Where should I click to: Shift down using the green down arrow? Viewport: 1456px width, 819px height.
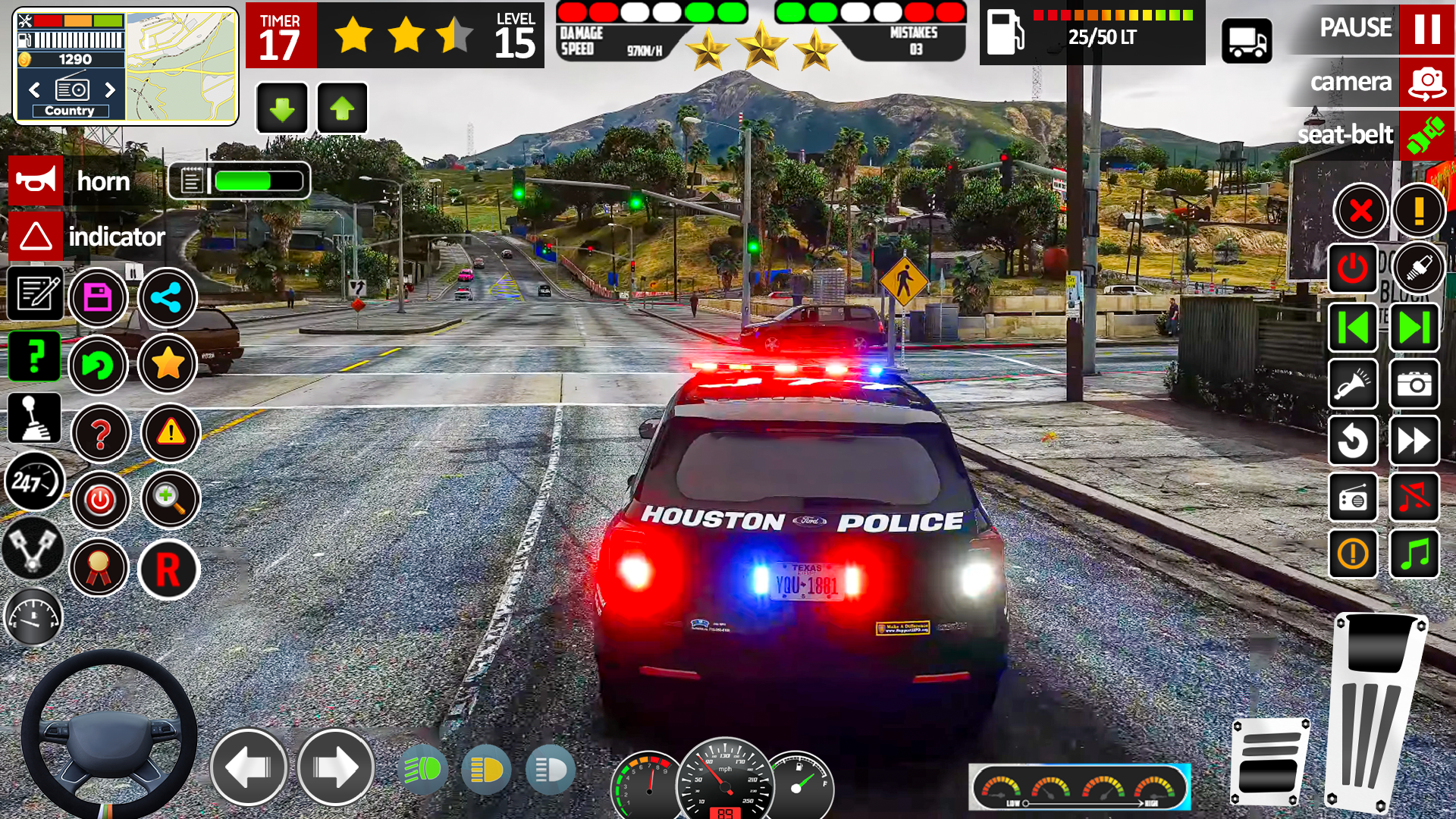pos(281,108)
